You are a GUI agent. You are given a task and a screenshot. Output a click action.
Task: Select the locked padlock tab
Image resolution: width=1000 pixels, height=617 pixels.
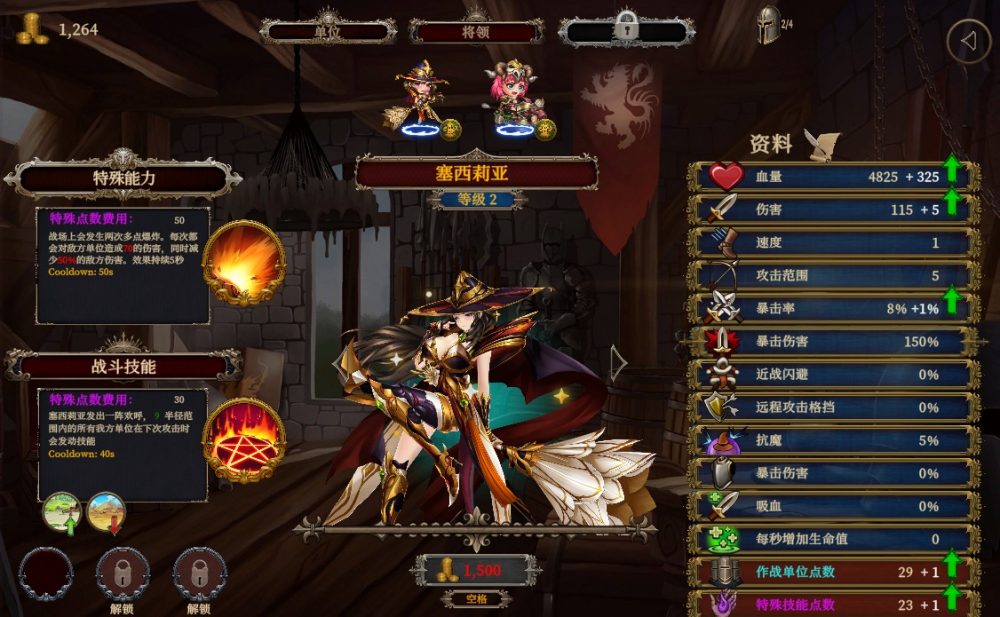tap(626, 30)
